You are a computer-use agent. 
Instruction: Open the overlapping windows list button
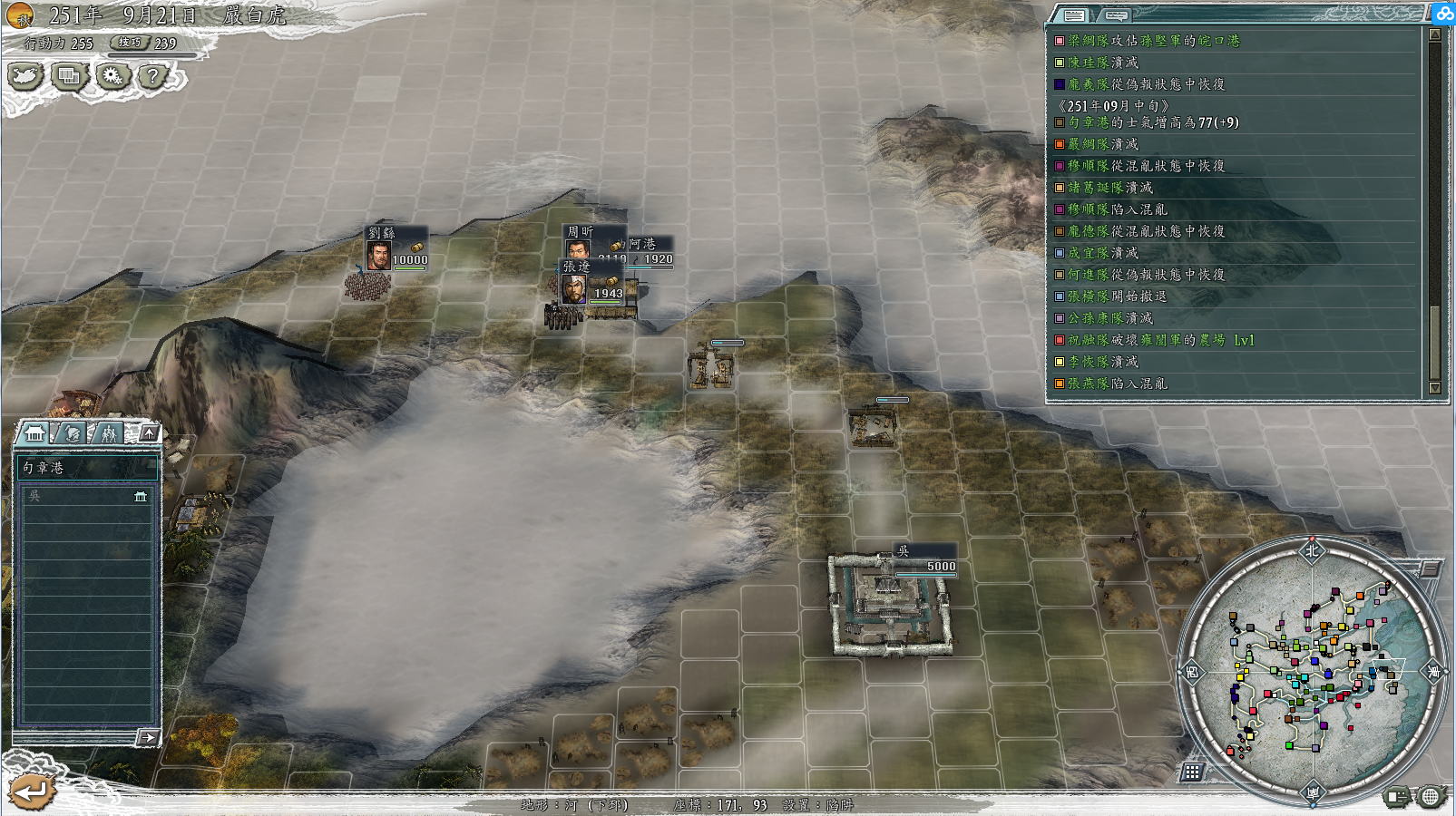click(69, 77)
